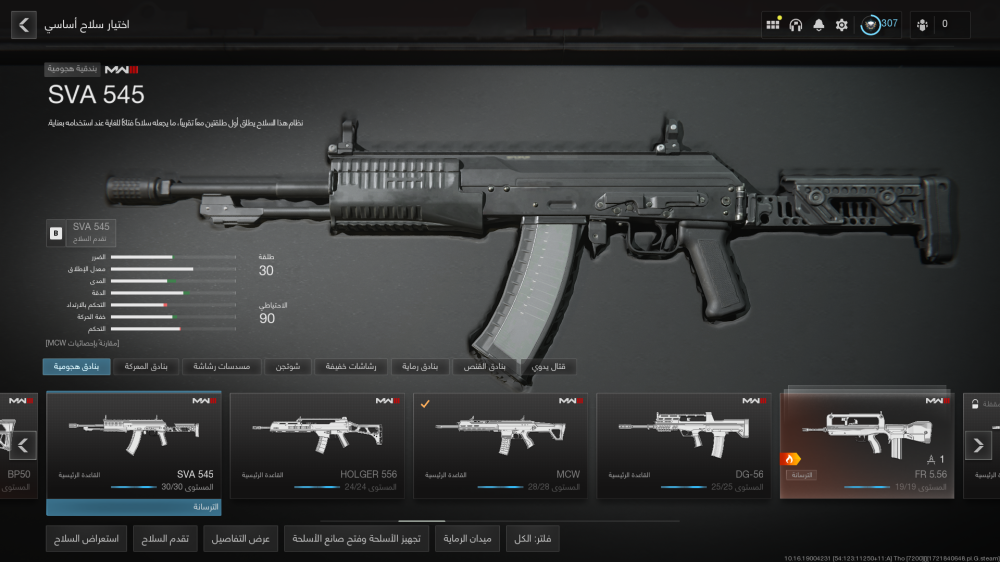Show next weapons with the right arrow
The width and height of the screenshot is (1000, 562).
coord(977,445)
